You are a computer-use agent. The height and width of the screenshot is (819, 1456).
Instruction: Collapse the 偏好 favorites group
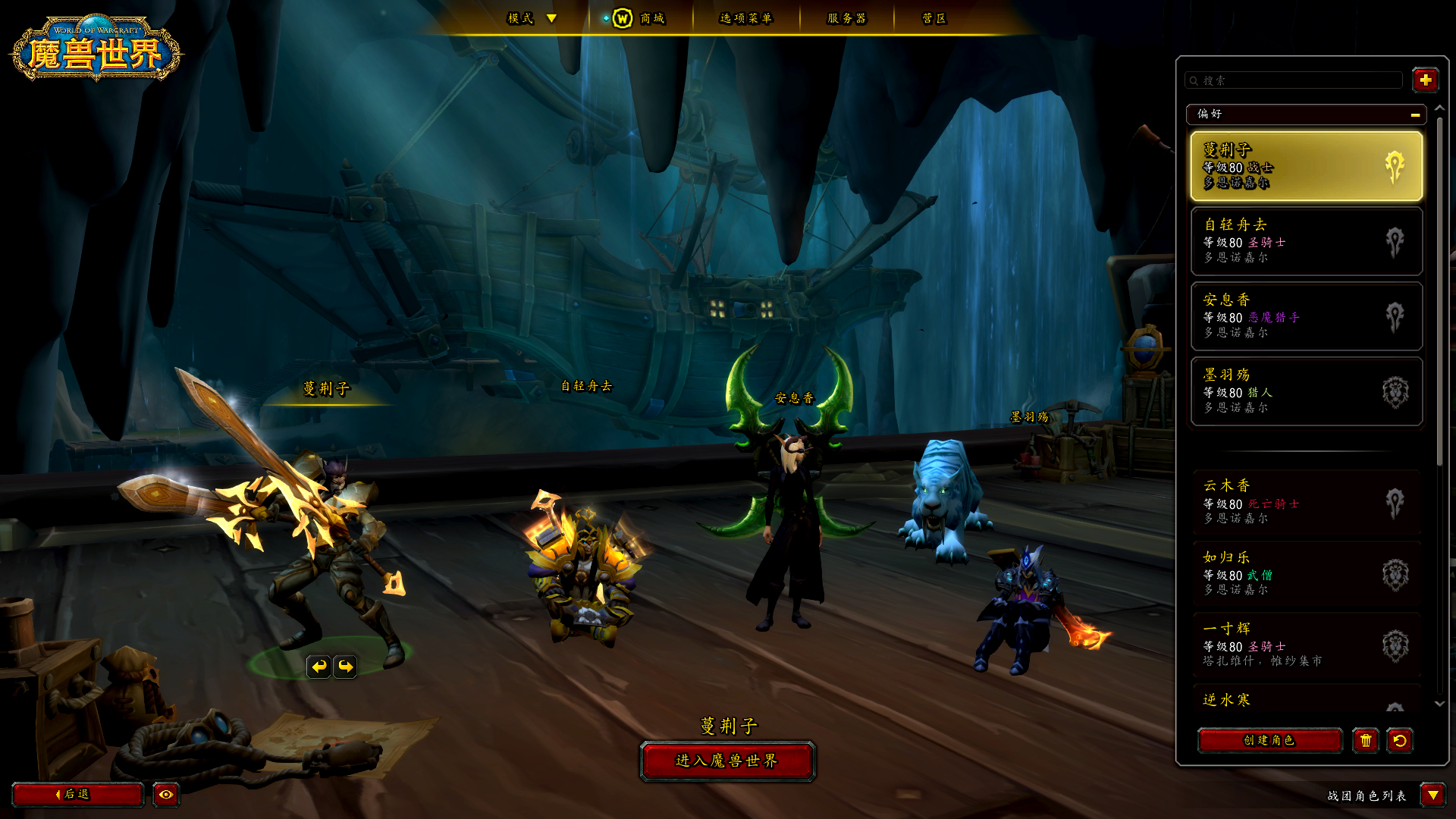point(1415,115)
